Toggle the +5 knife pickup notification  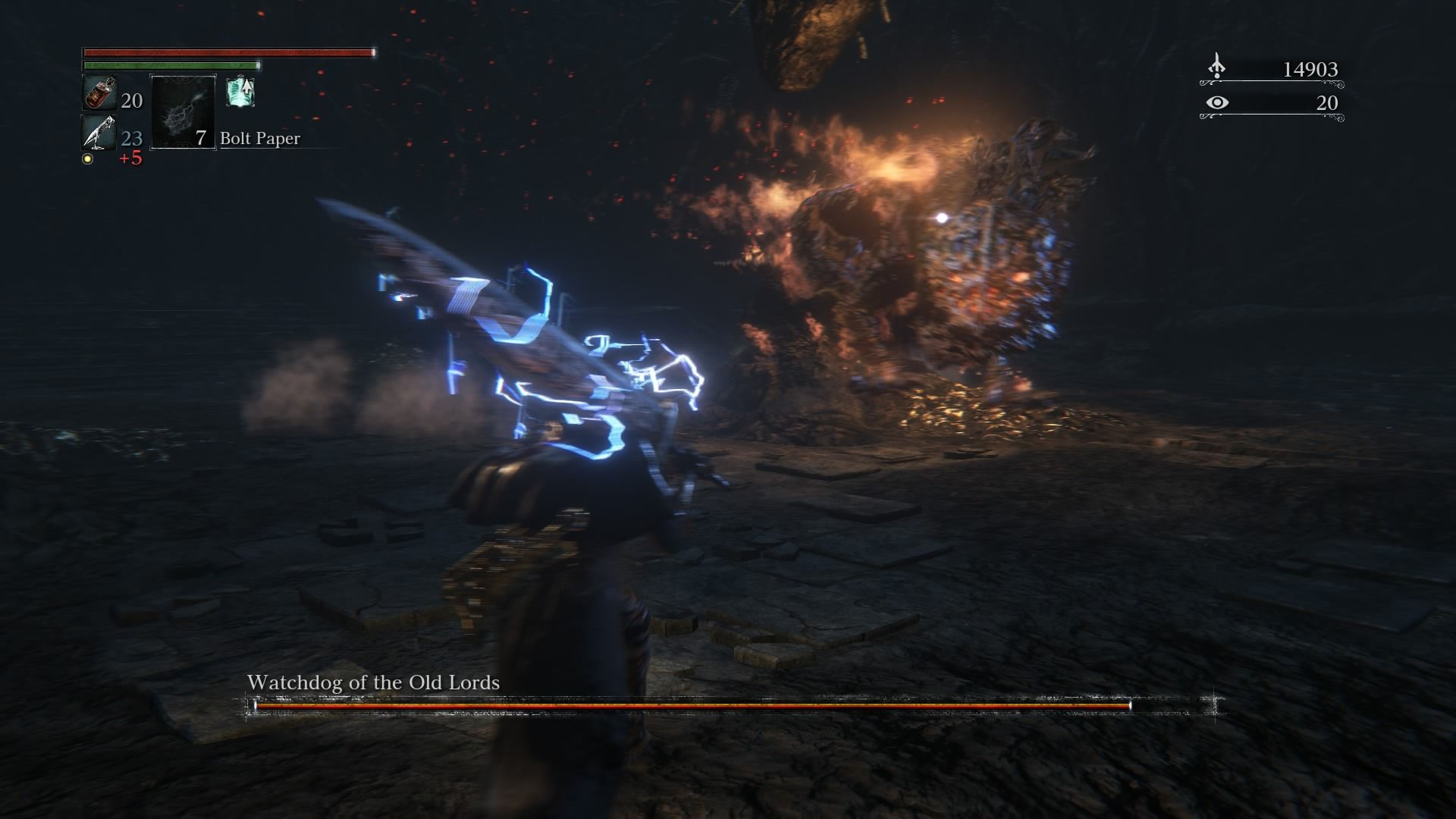coord(130,158)
